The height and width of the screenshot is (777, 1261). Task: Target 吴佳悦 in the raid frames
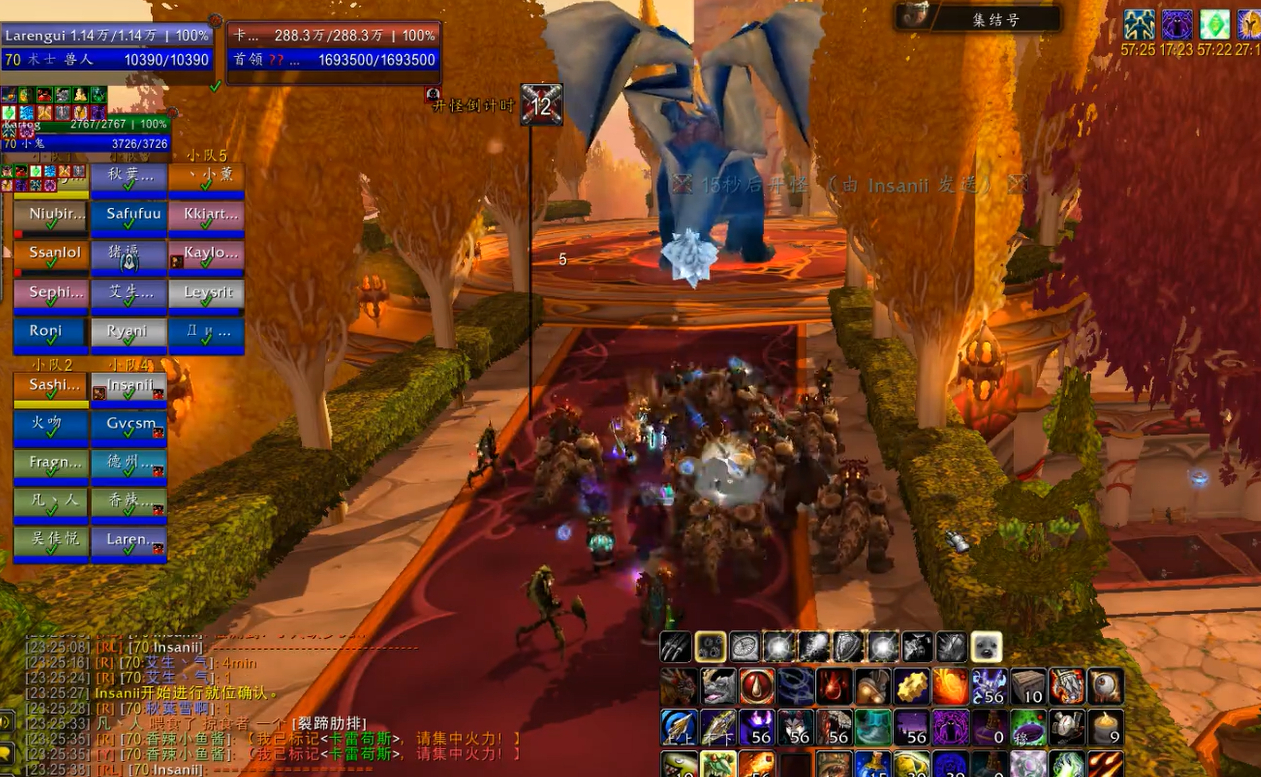[51, 543]
